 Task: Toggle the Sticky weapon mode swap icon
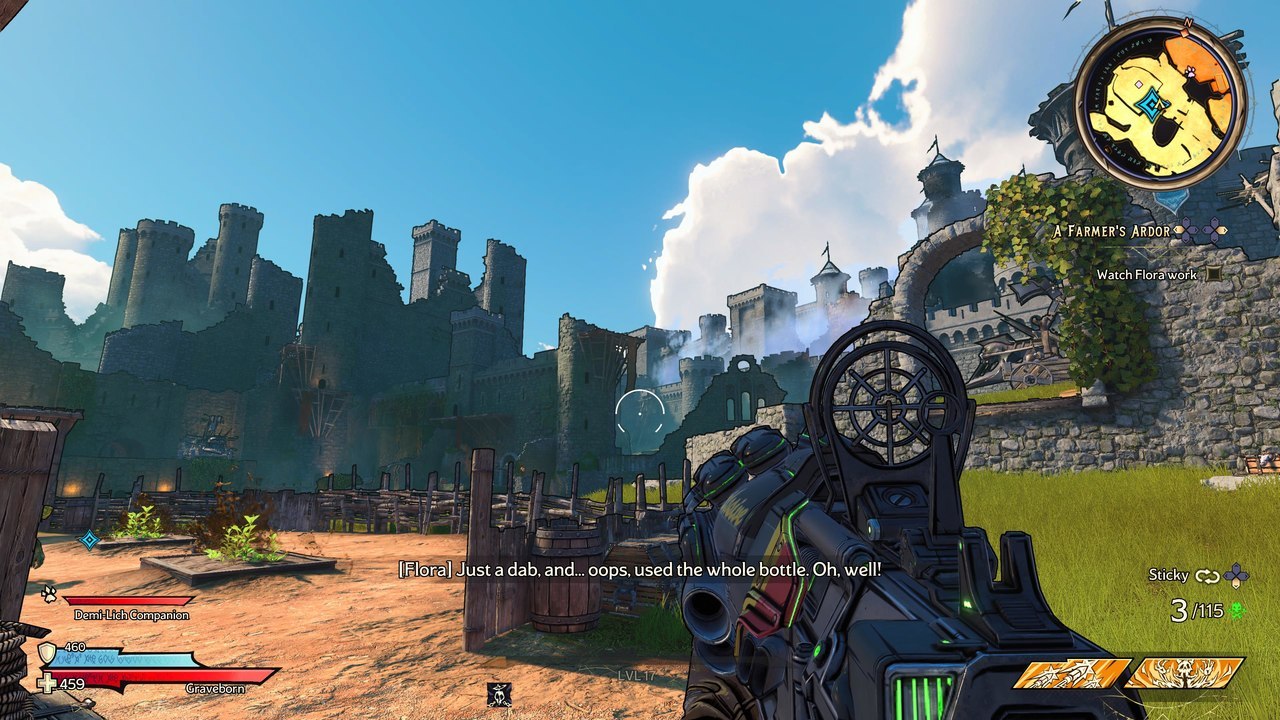[x=1207, y=575]
